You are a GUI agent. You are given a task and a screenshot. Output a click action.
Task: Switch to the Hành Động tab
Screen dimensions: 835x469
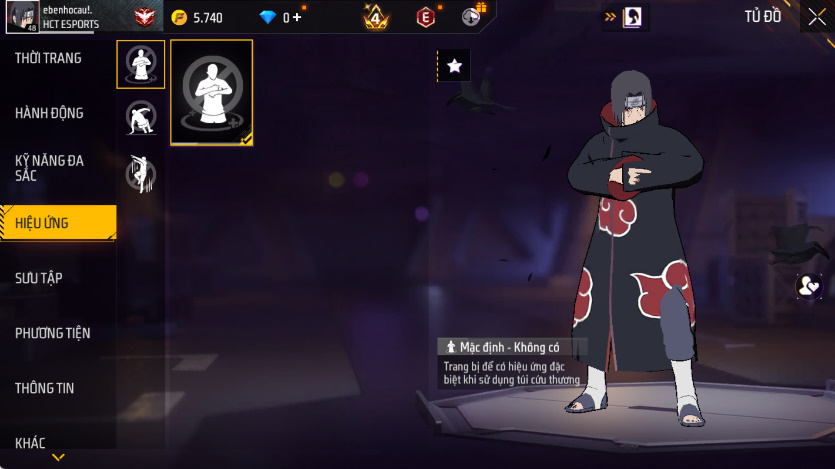(x=49, y=113)
